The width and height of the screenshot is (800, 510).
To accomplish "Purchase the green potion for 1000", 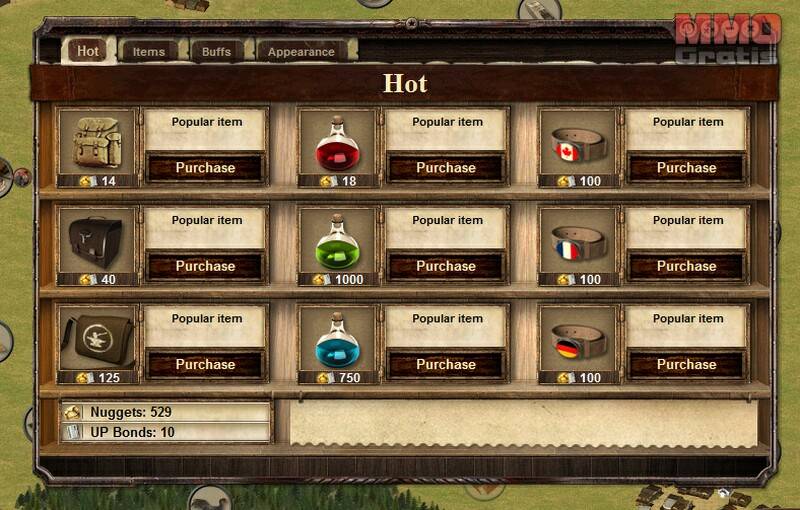I will (x=445, y=266).
